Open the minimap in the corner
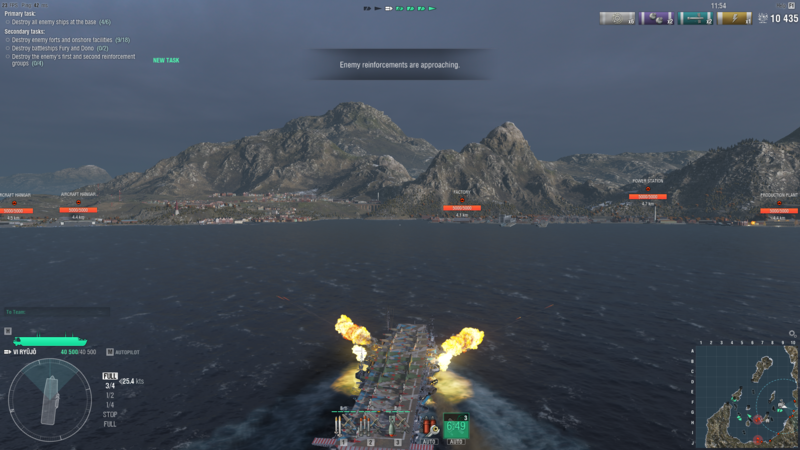 [x=746, y=394]
